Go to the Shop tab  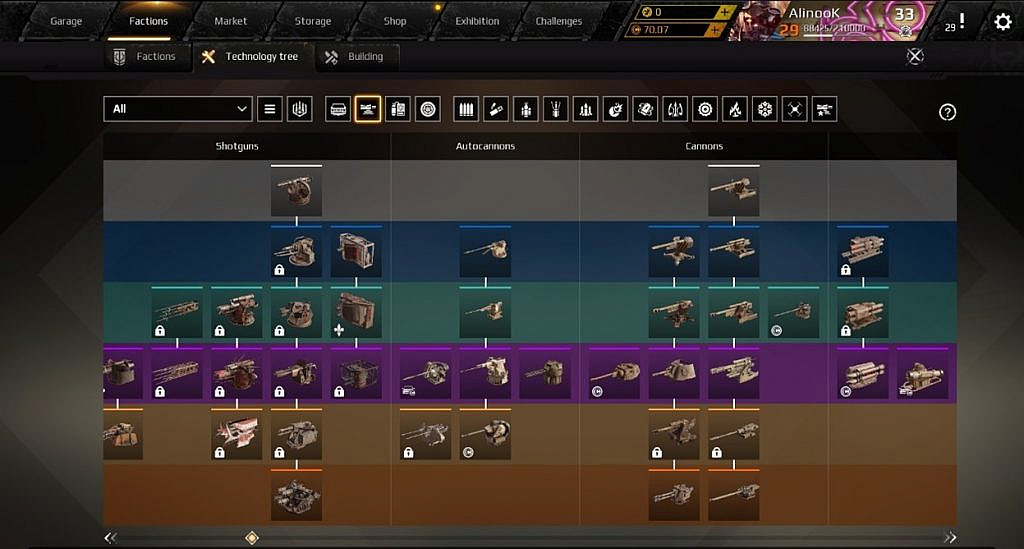(395, 21)
